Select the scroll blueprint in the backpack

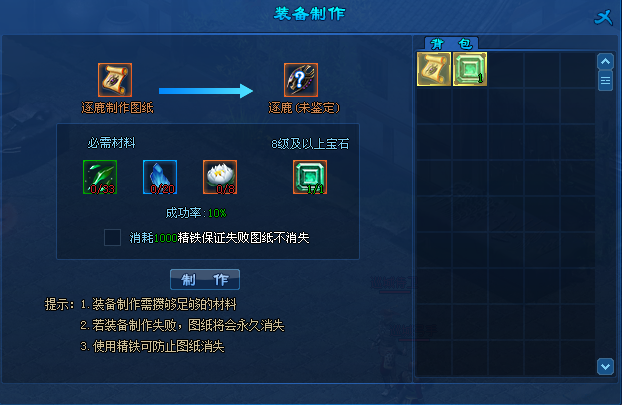click(434, 68)
